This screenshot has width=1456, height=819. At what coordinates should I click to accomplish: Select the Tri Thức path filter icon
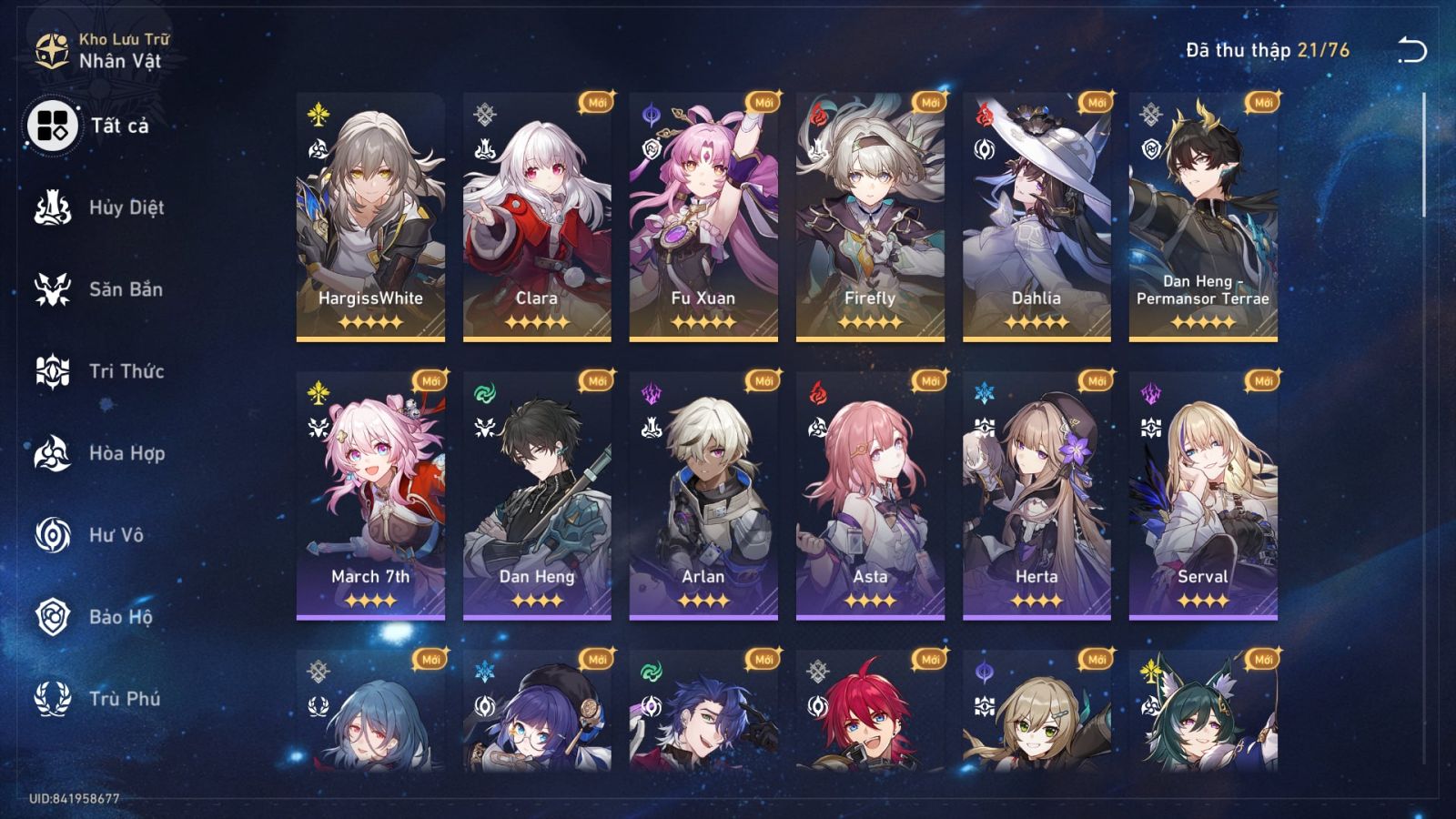coord(52,371)
